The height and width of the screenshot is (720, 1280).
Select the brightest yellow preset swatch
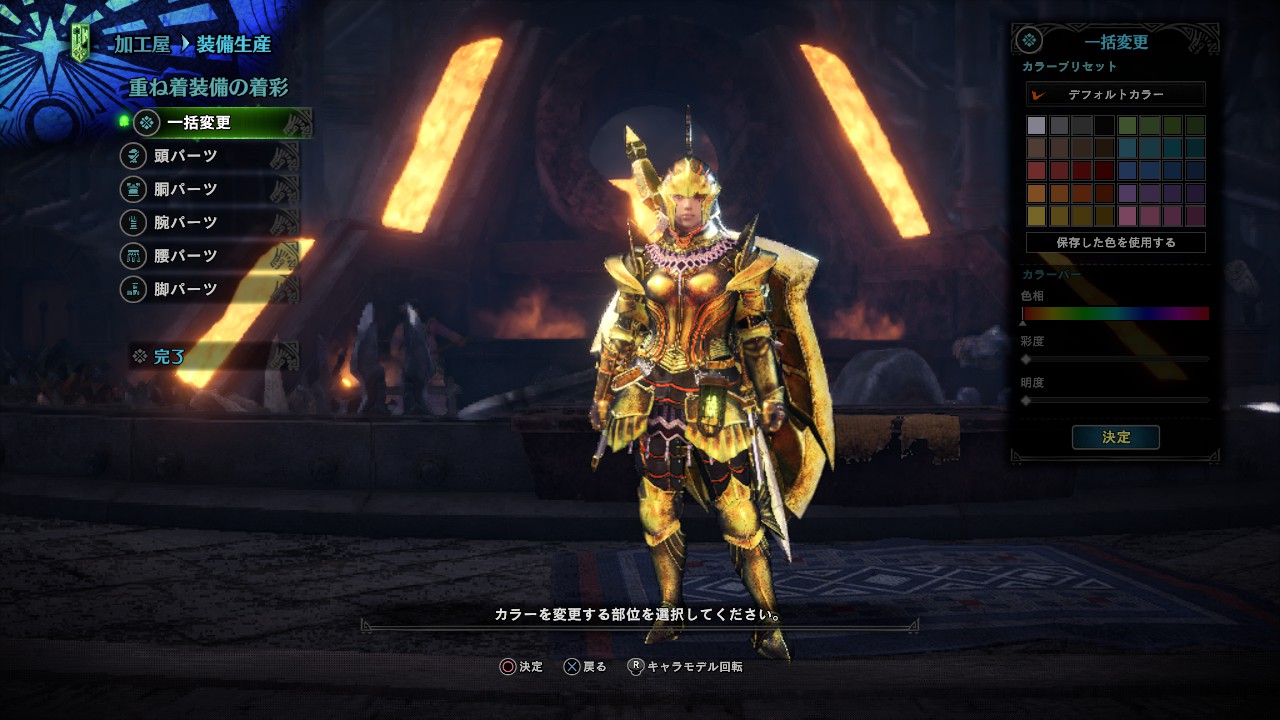click(x=1036, y=216)
